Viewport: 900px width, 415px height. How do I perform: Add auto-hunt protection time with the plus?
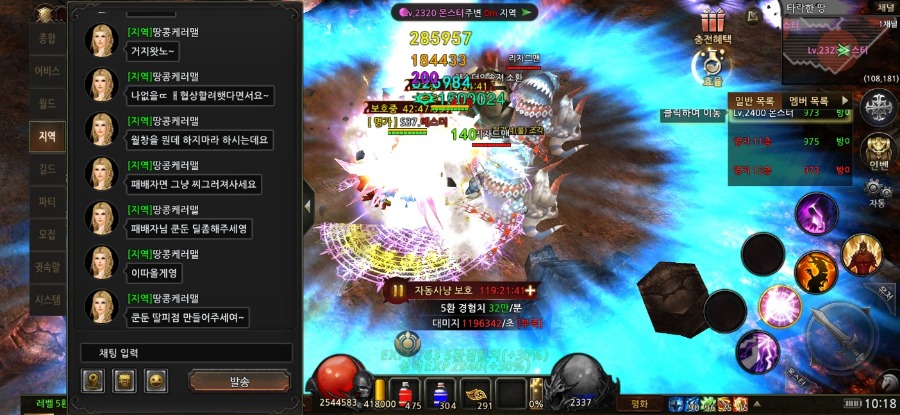530,290
